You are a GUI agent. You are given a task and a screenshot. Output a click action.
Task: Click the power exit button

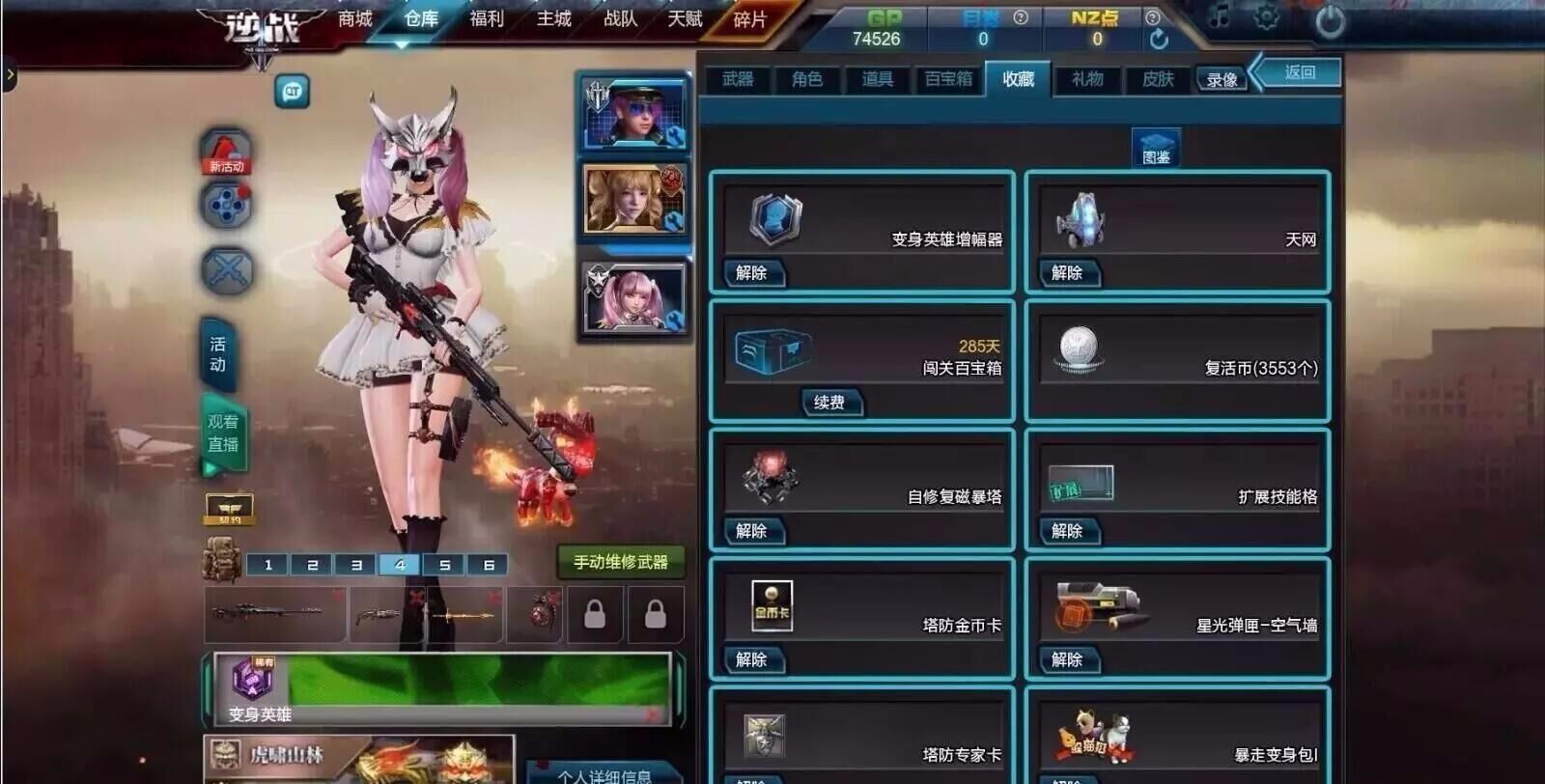(1330, 21)
